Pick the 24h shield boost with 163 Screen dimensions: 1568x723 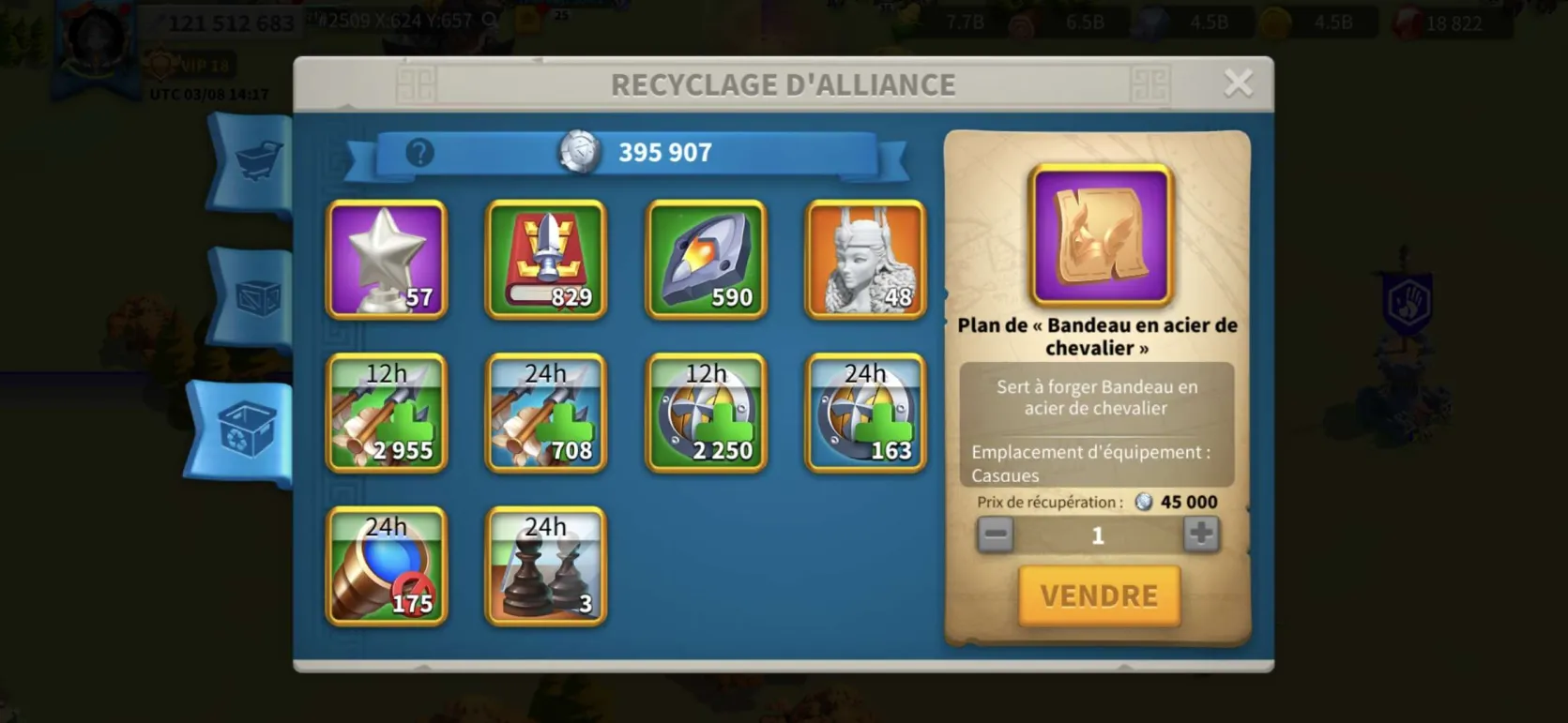tap(865, 413)
